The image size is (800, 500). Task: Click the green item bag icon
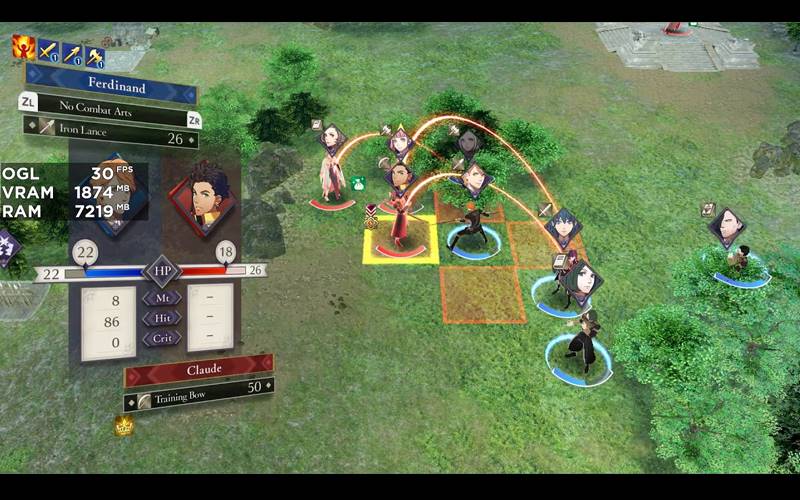pyautogui.click(x=358, y=184)
